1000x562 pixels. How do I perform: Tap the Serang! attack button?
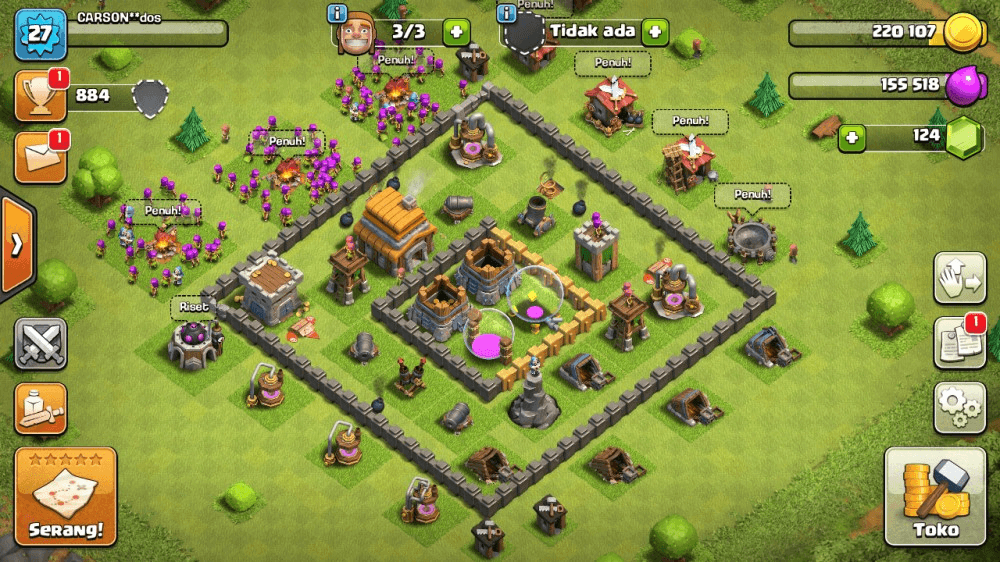point(66,497)
